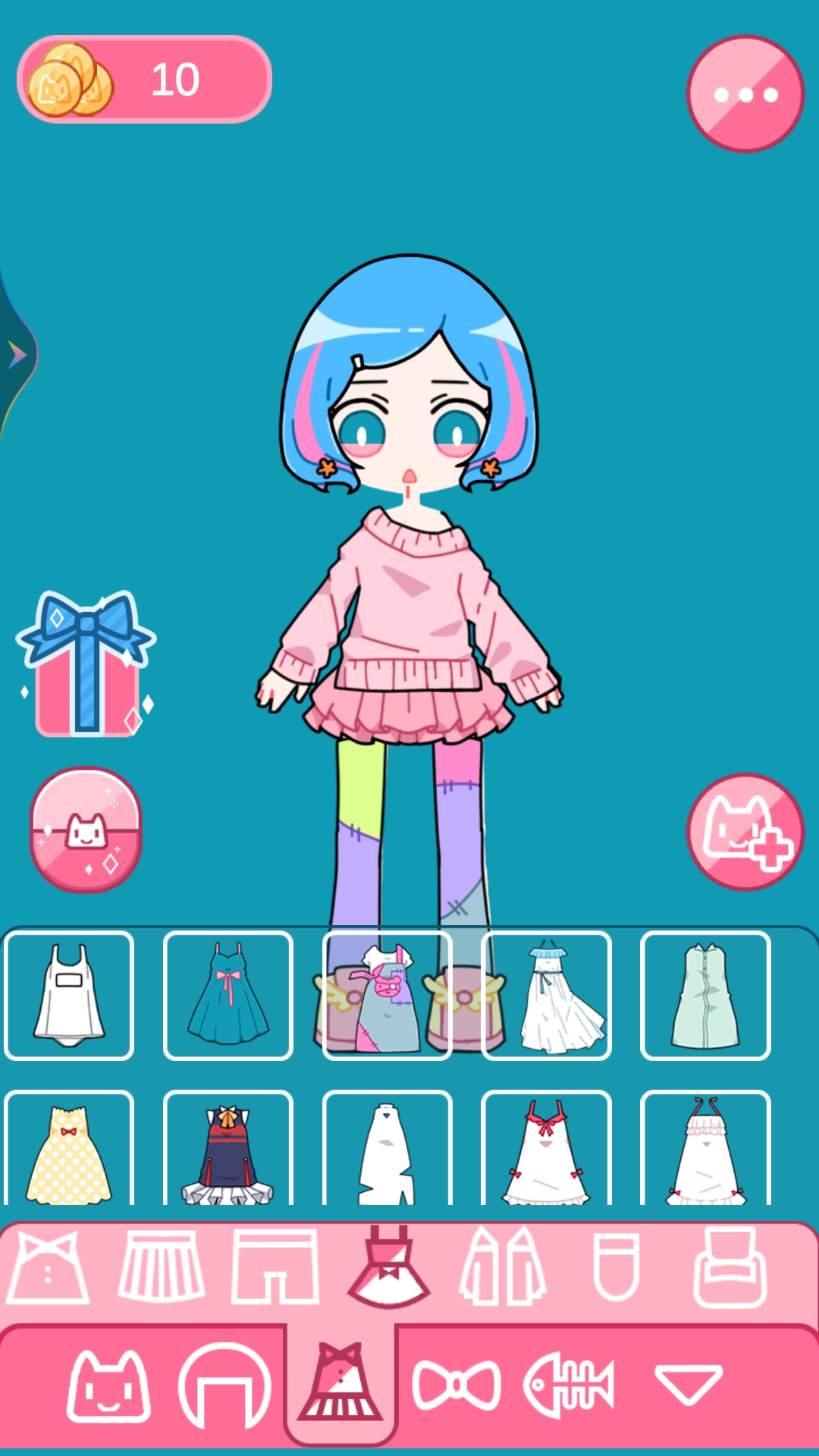Add a new character with cat-plus button

click(x=745, y=832)
